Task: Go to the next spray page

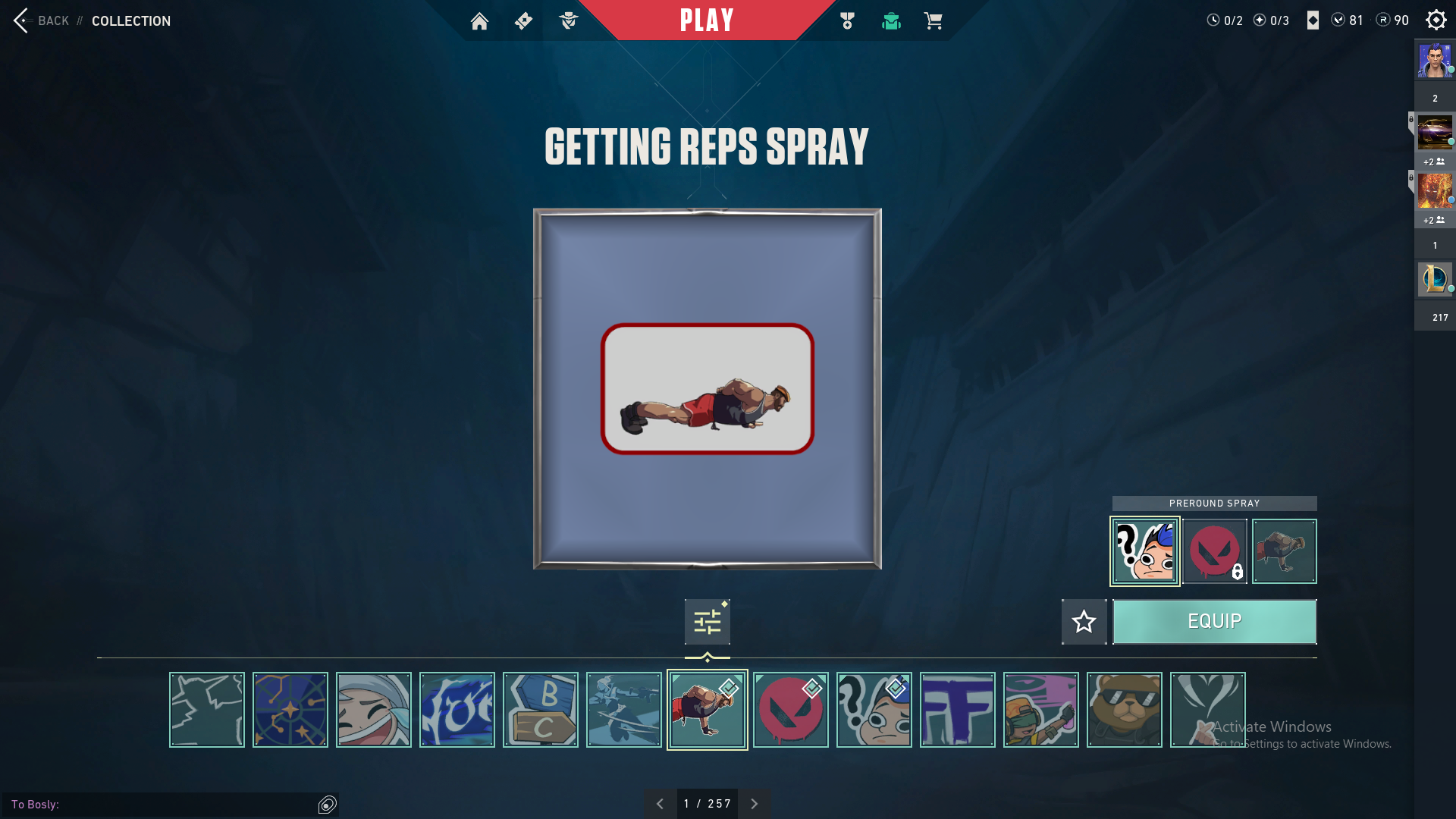Action: [755, 804]
